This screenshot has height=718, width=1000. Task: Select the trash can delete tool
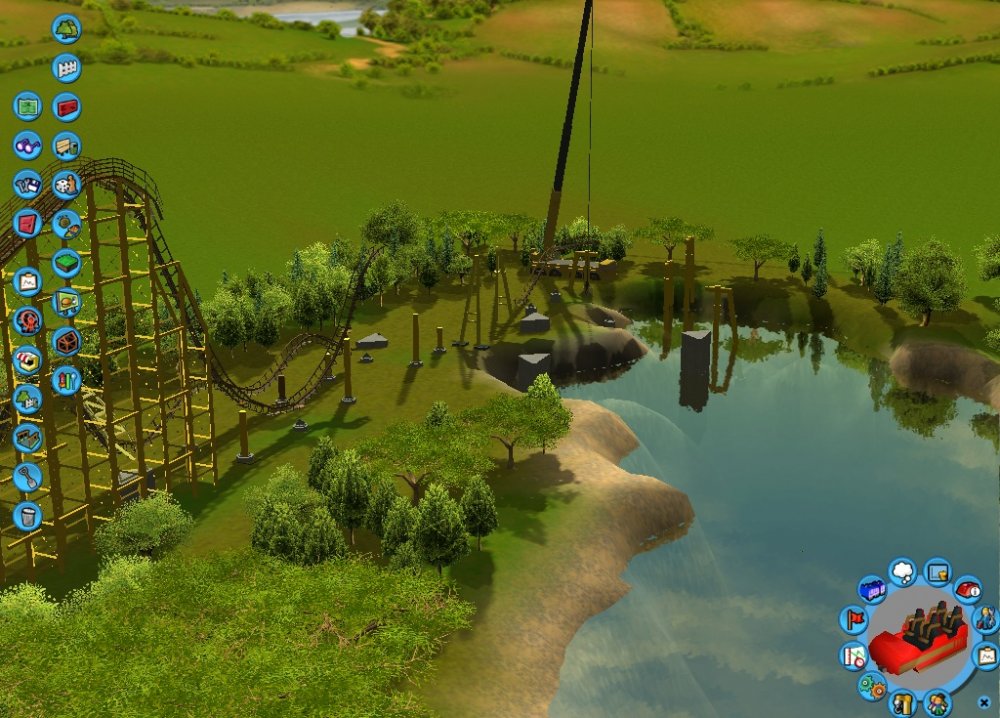(x=27, y=516)
